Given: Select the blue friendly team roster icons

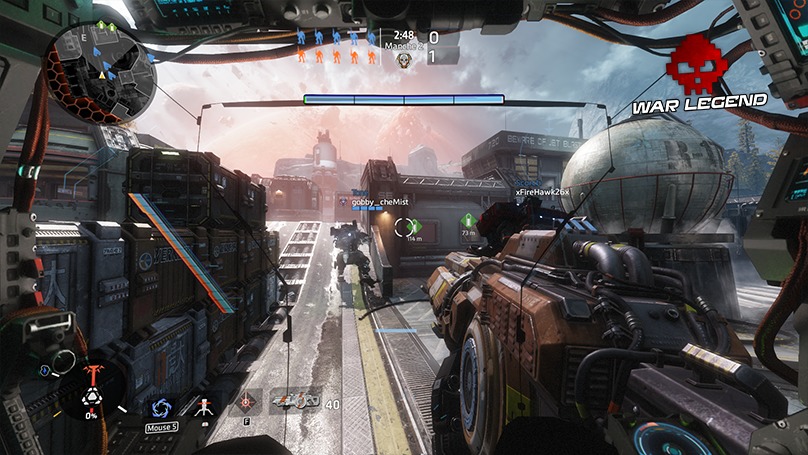Looking at the screenshot, I should click(337, 37).
